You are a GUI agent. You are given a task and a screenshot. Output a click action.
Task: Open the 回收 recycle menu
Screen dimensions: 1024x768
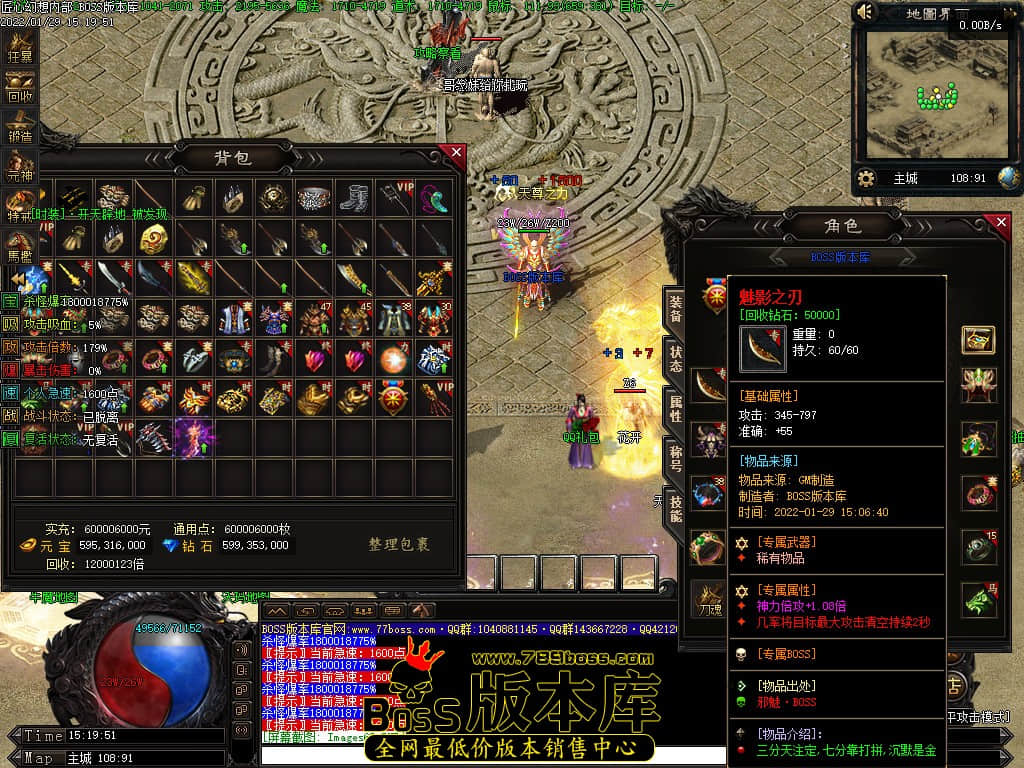coord(20,90)
